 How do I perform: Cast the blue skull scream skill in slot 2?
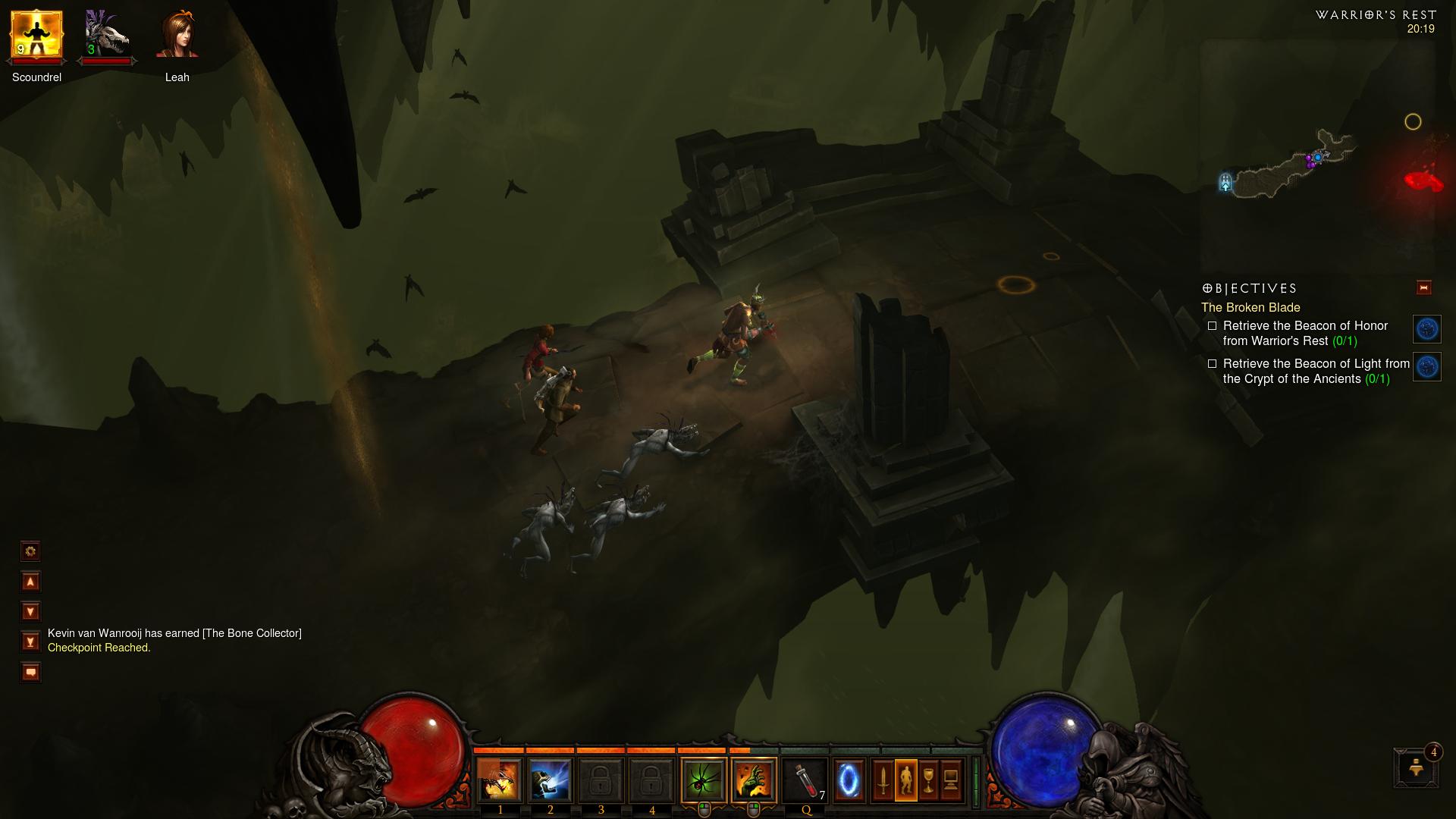point(550,780)
